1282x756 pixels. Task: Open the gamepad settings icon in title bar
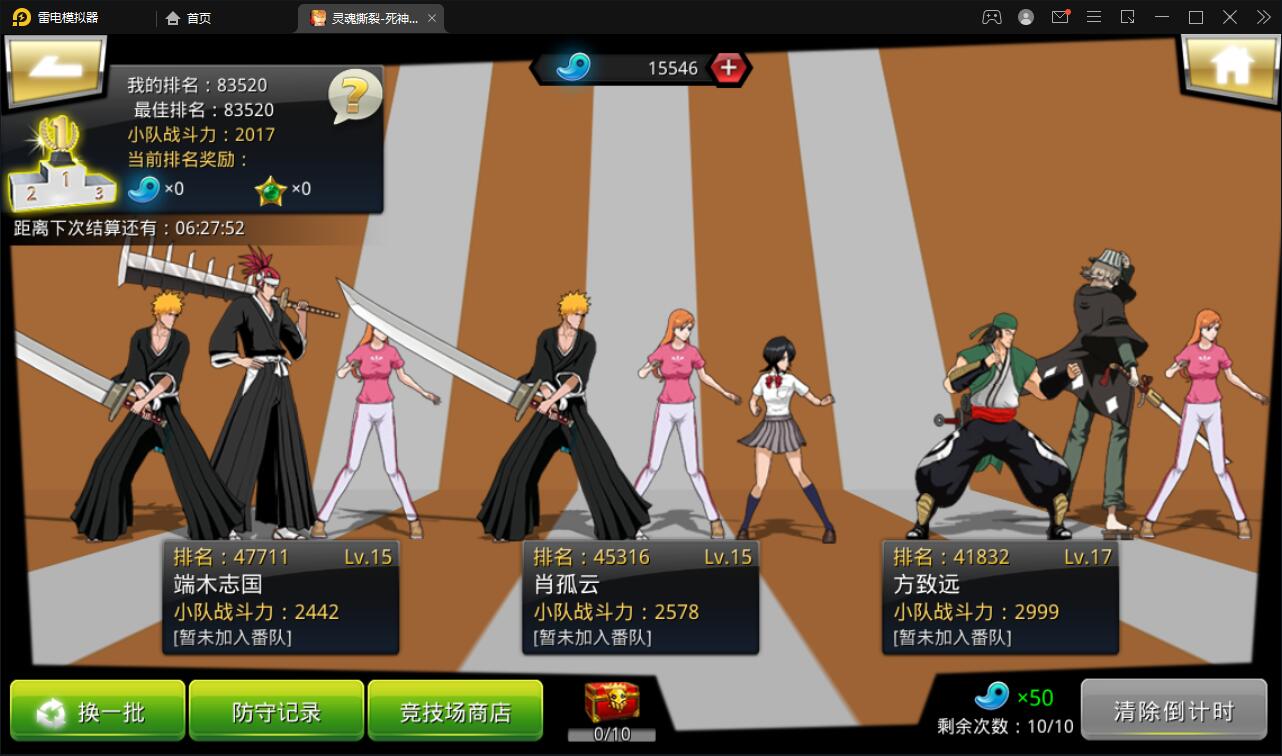point(991,16)
